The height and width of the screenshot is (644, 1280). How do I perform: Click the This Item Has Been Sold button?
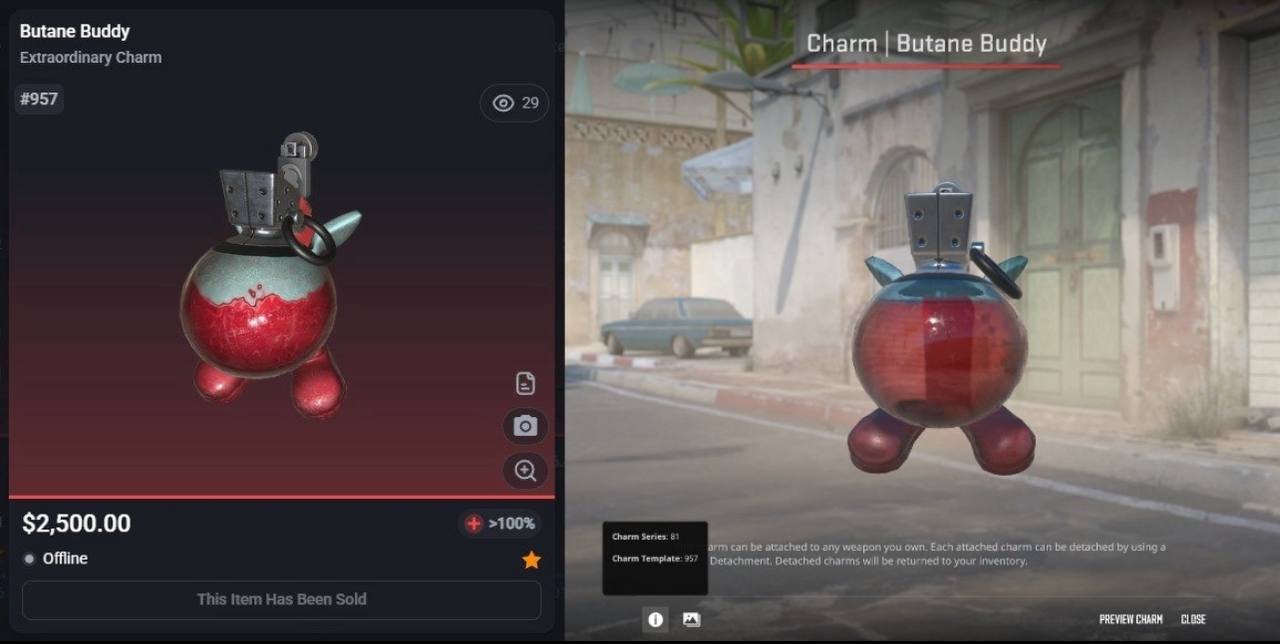(281, 599)
